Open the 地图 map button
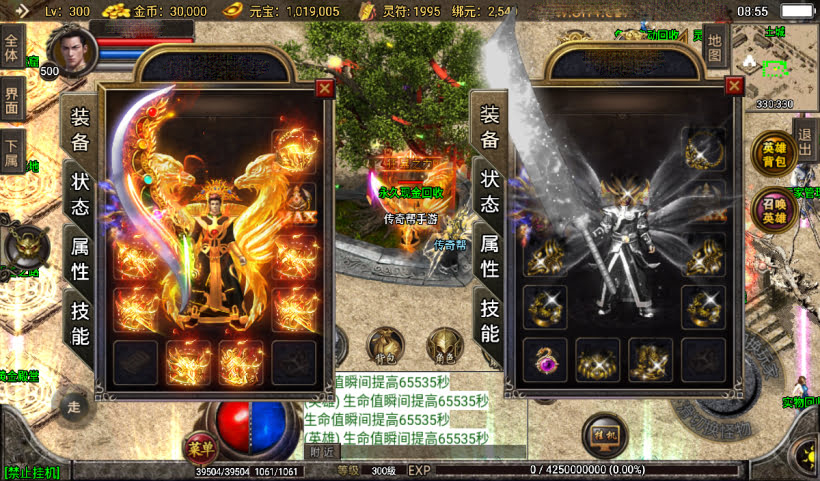The image size is (820, 481). click(x=713, y=45)
